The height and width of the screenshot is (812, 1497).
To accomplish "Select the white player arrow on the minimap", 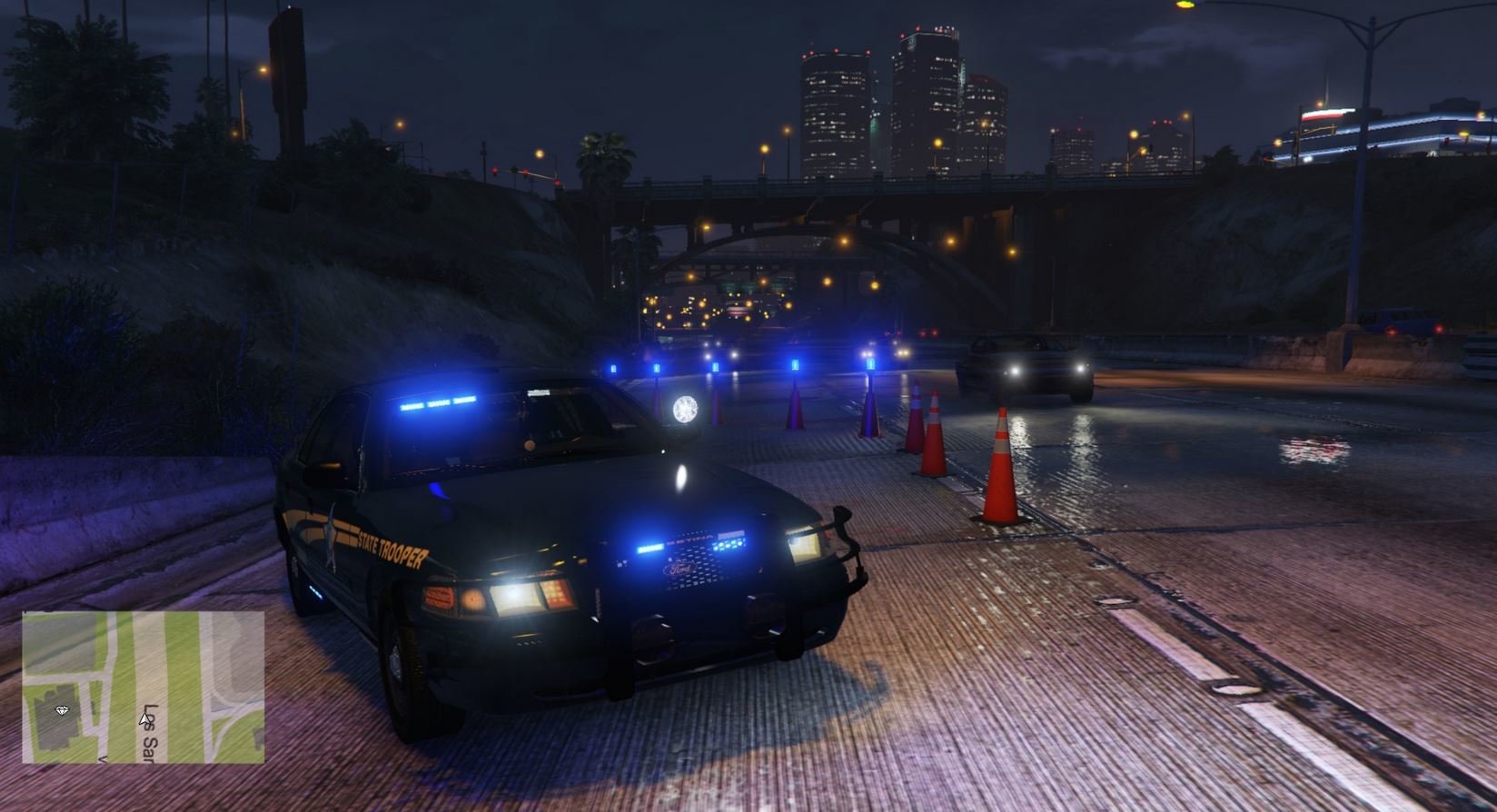I will coord(144,719).
